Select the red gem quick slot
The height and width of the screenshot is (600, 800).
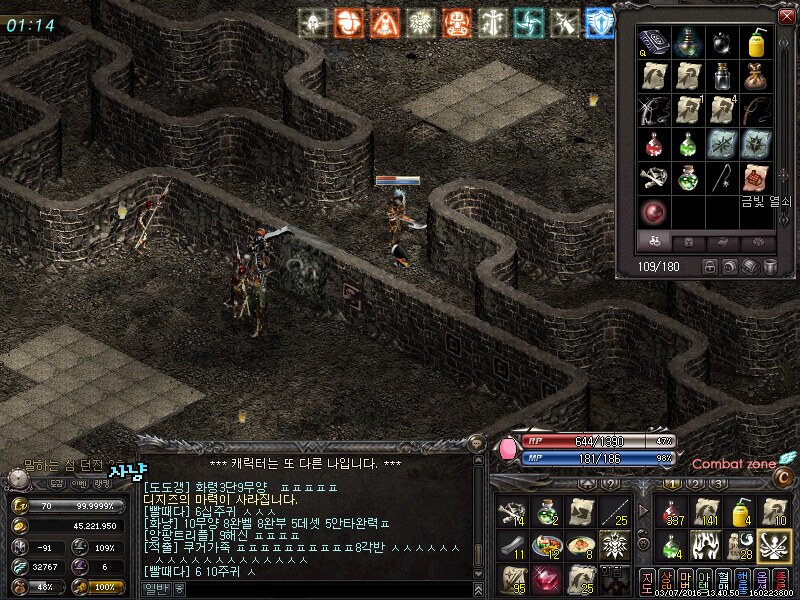click(547, 578)
